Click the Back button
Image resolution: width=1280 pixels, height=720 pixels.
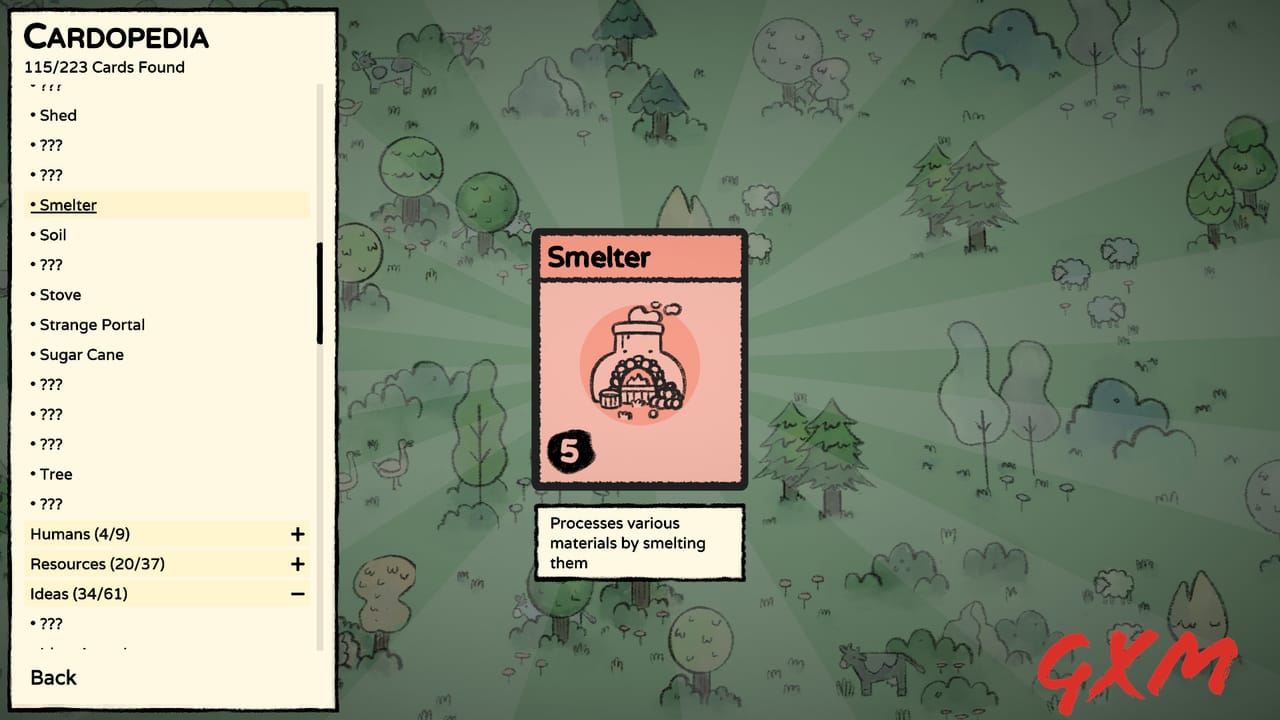(52, 678)
